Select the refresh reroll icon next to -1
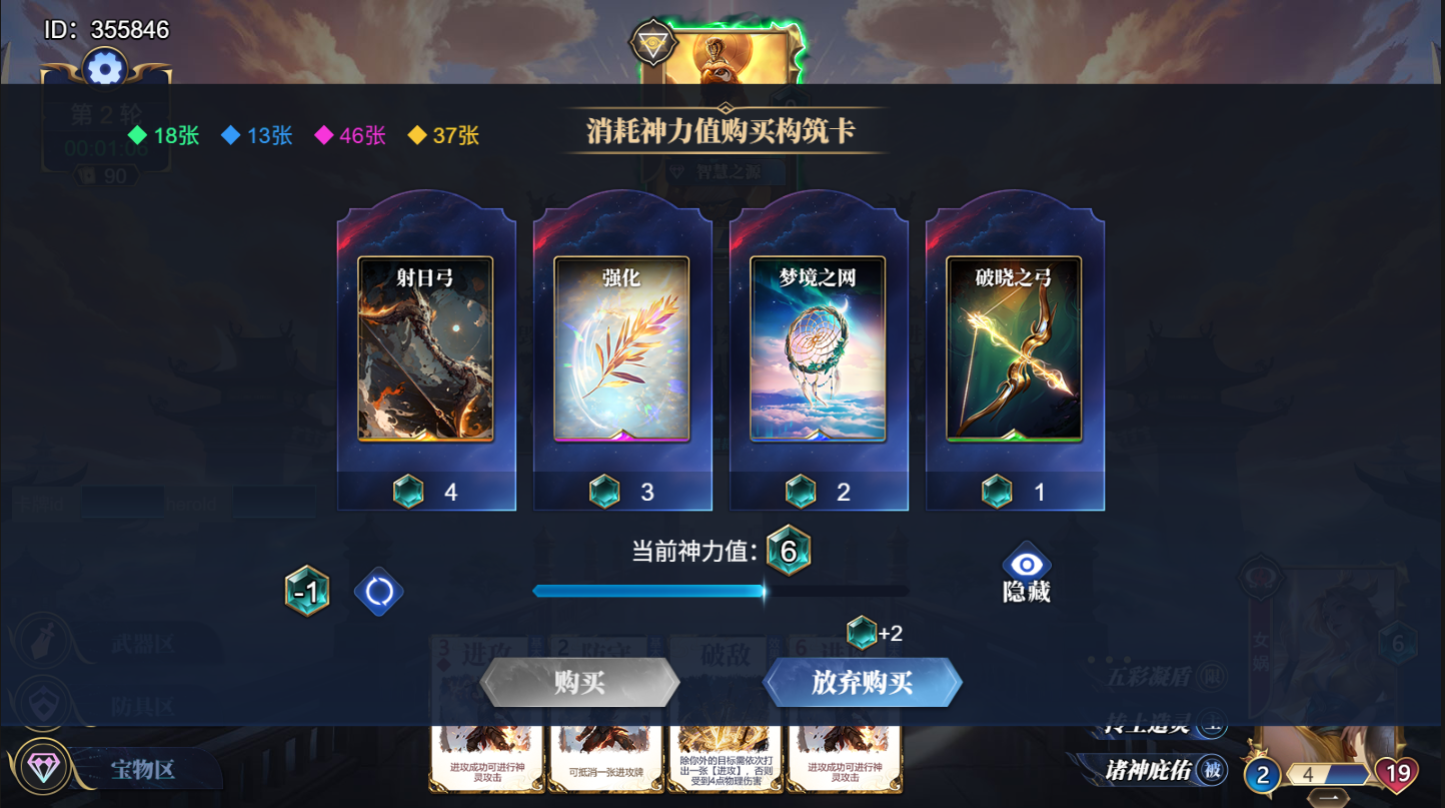 pos(378,592)
